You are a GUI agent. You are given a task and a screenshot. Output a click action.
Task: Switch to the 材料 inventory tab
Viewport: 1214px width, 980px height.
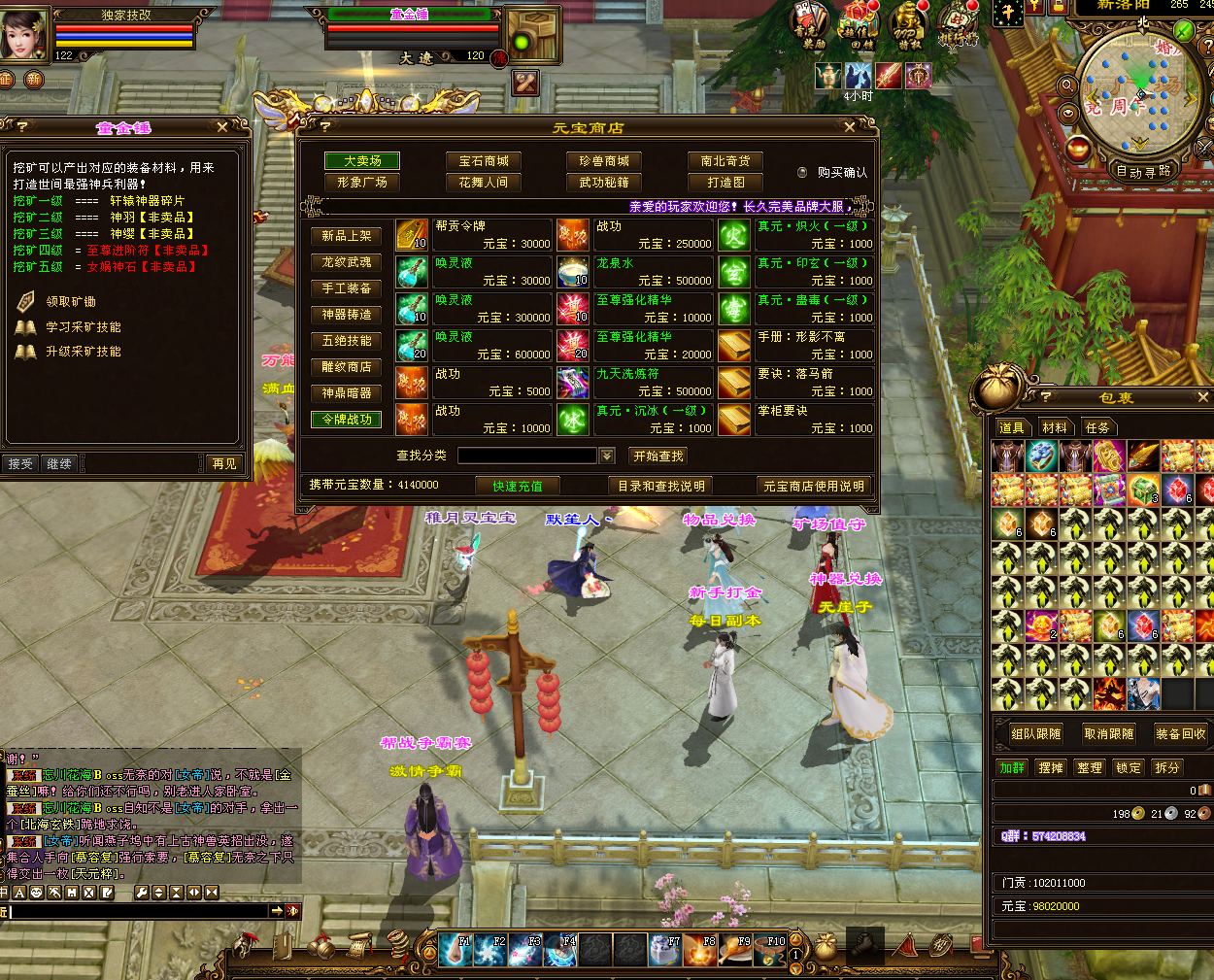pyautogui.click(x=1055, y=427)
